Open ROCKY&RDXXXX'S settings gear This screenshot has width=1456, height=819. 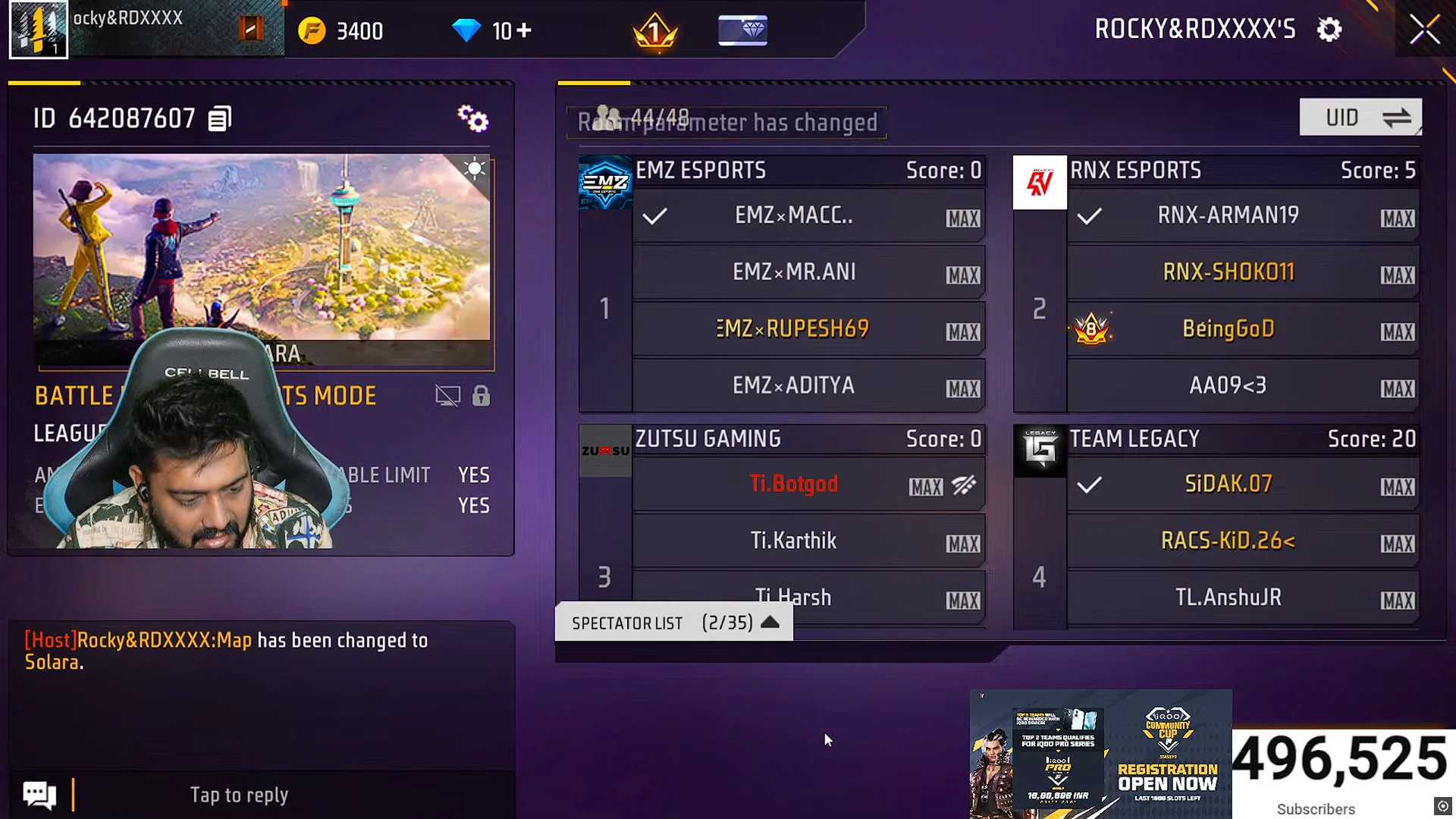tap(1329, 30)
